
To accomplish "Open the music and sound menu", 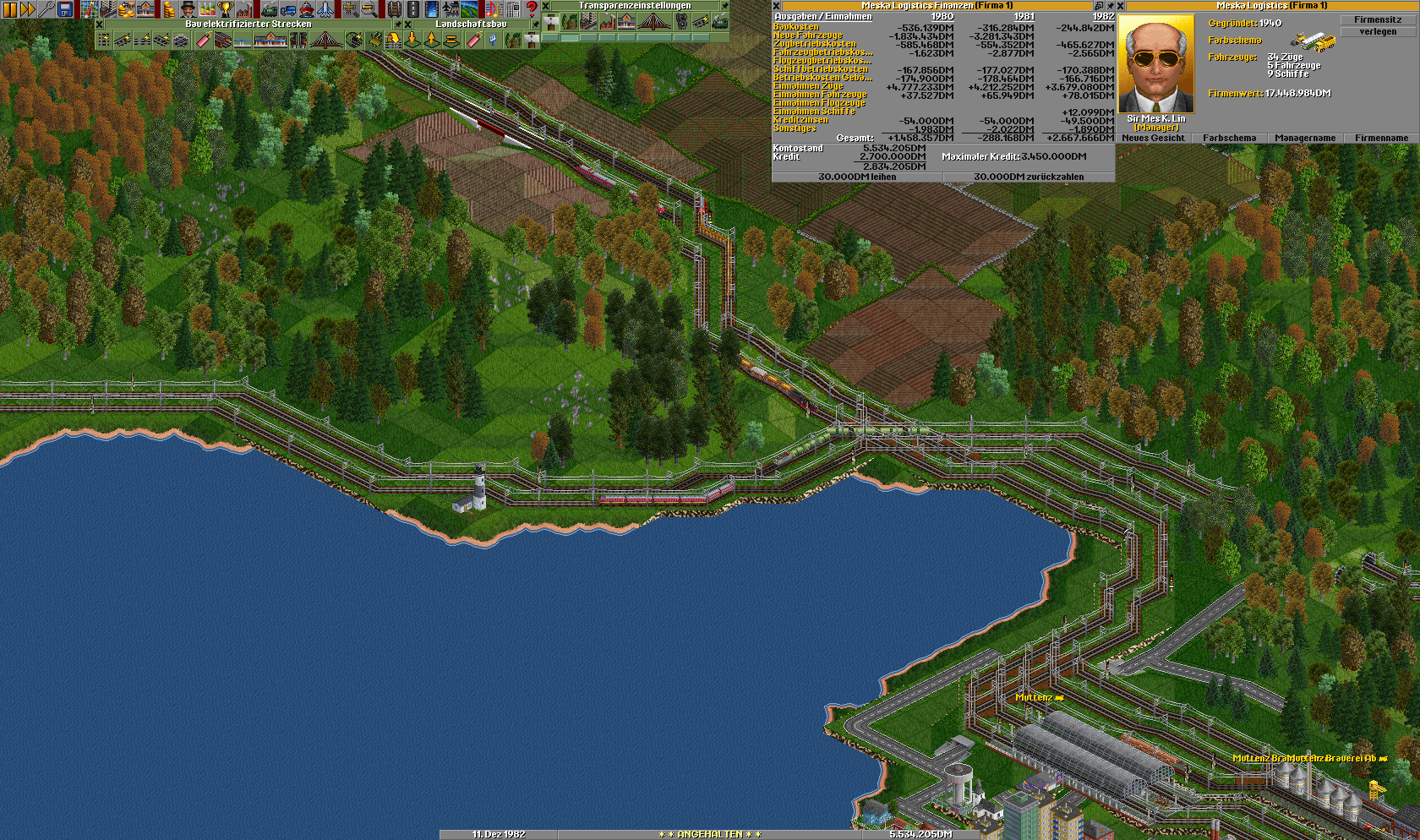I will coord(494,9).
